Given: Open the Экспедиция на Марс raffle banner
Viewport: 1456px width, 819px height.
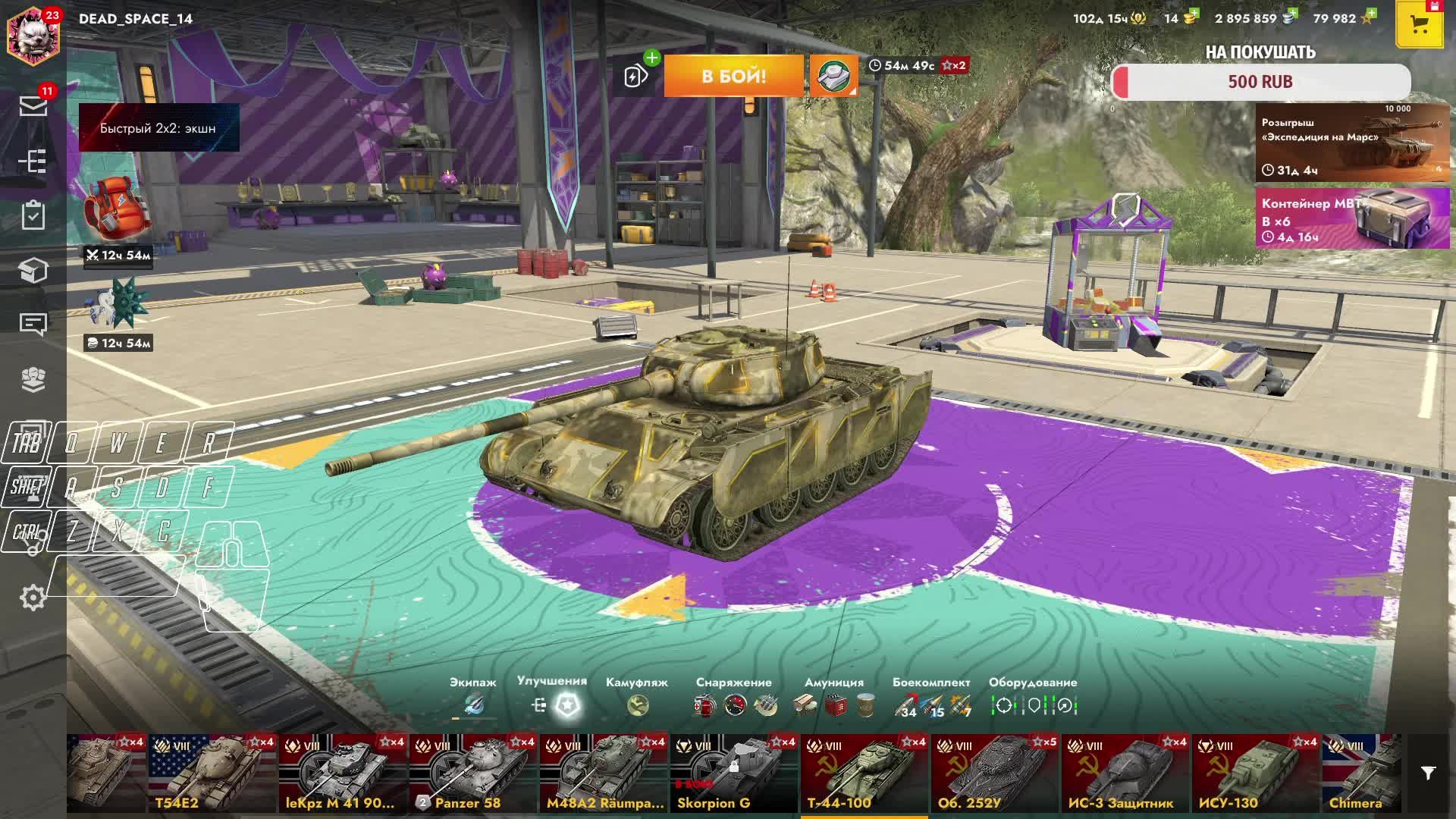Looking at the screenshot, I should point(1352,143).
